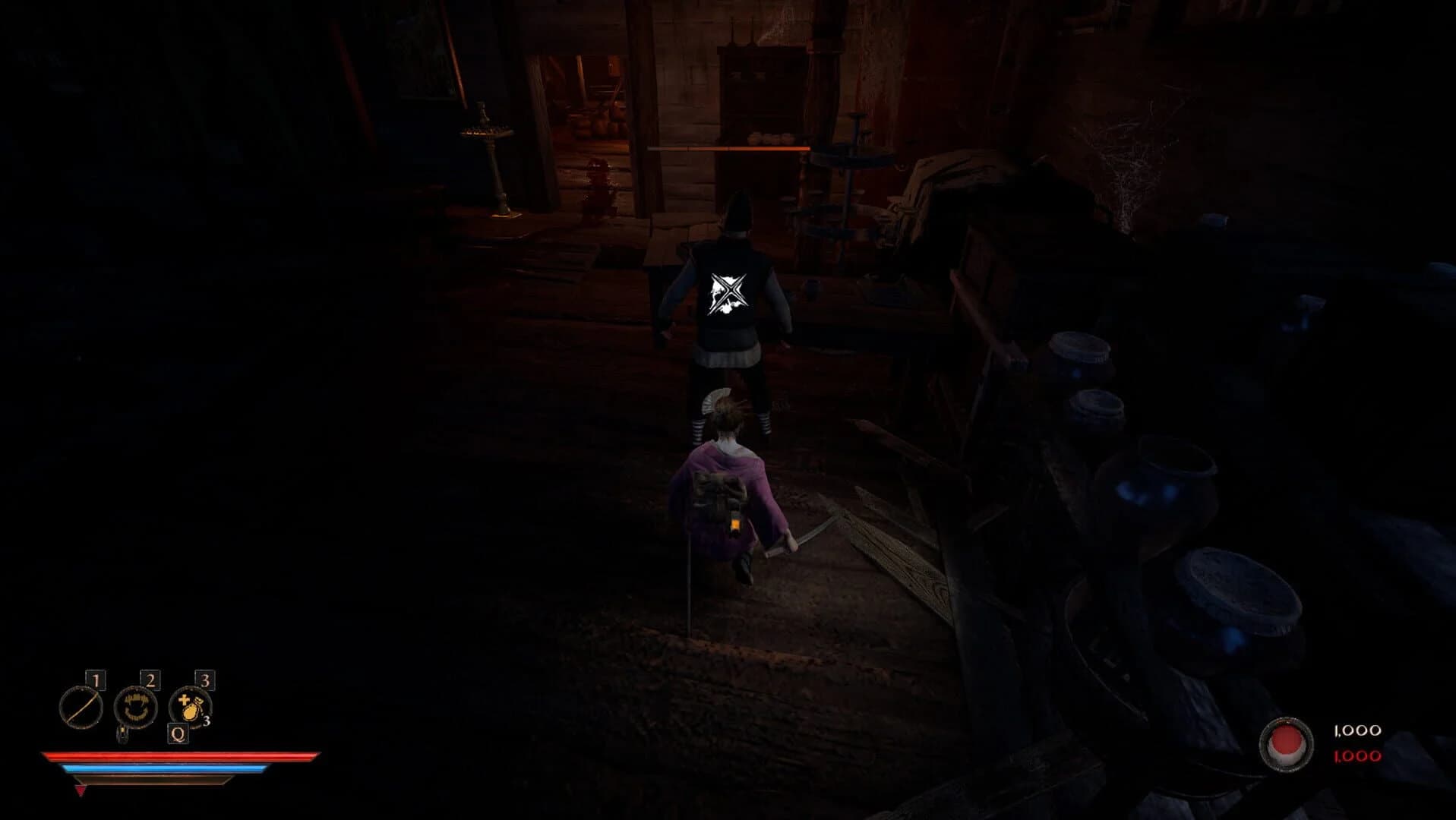
Task: Click the red 1,000 value beneath it
Action: coord(1357,756)
